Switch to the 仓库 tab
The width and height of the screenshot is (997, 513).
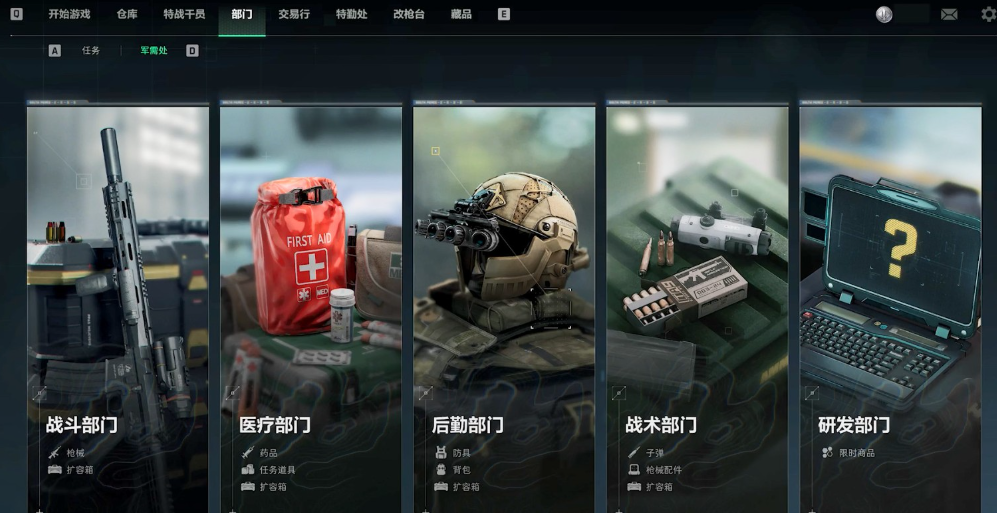click(127, 15)
